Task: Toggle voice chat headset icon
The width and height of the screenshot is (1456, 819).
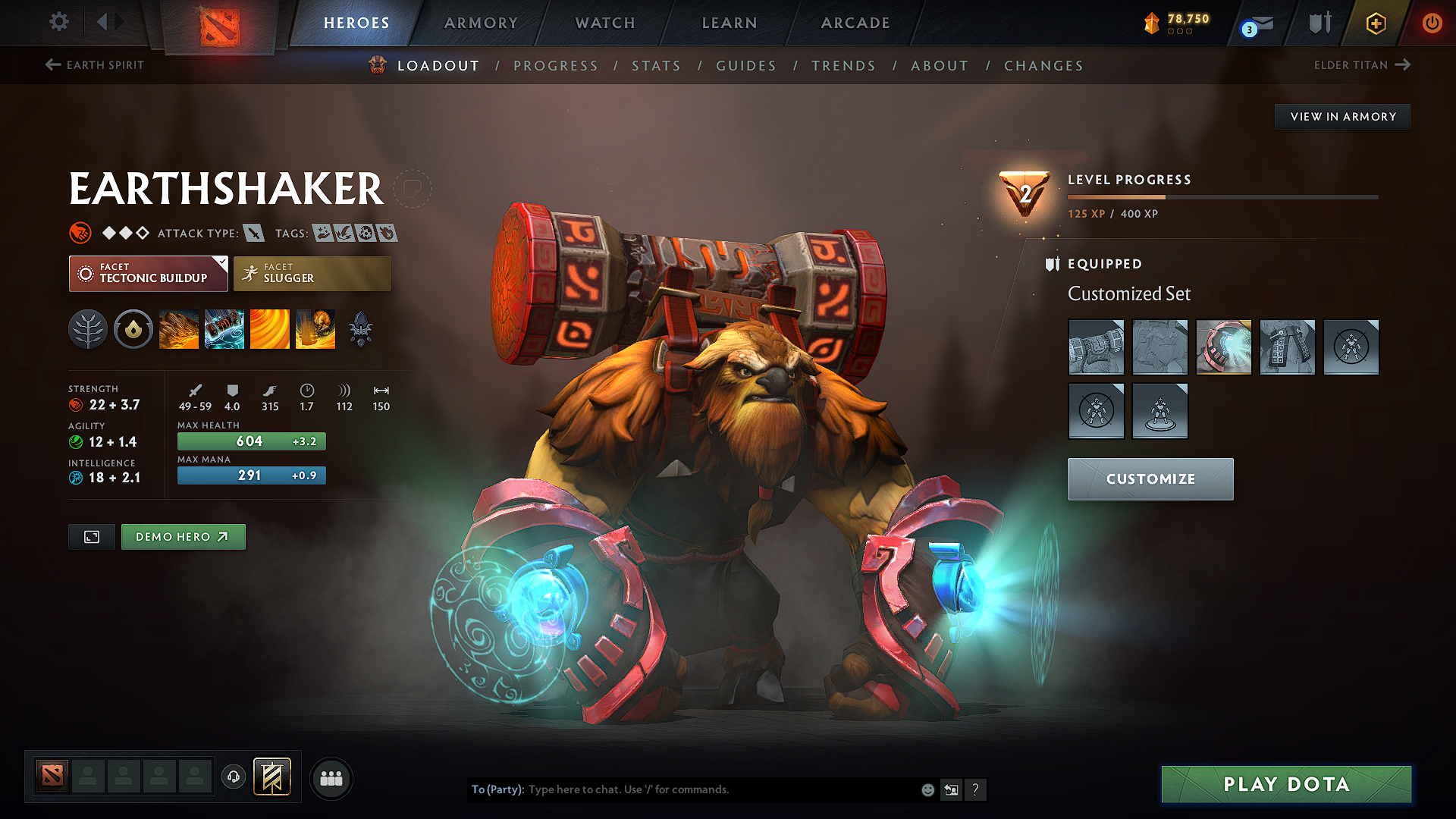Action: (233, 778)
